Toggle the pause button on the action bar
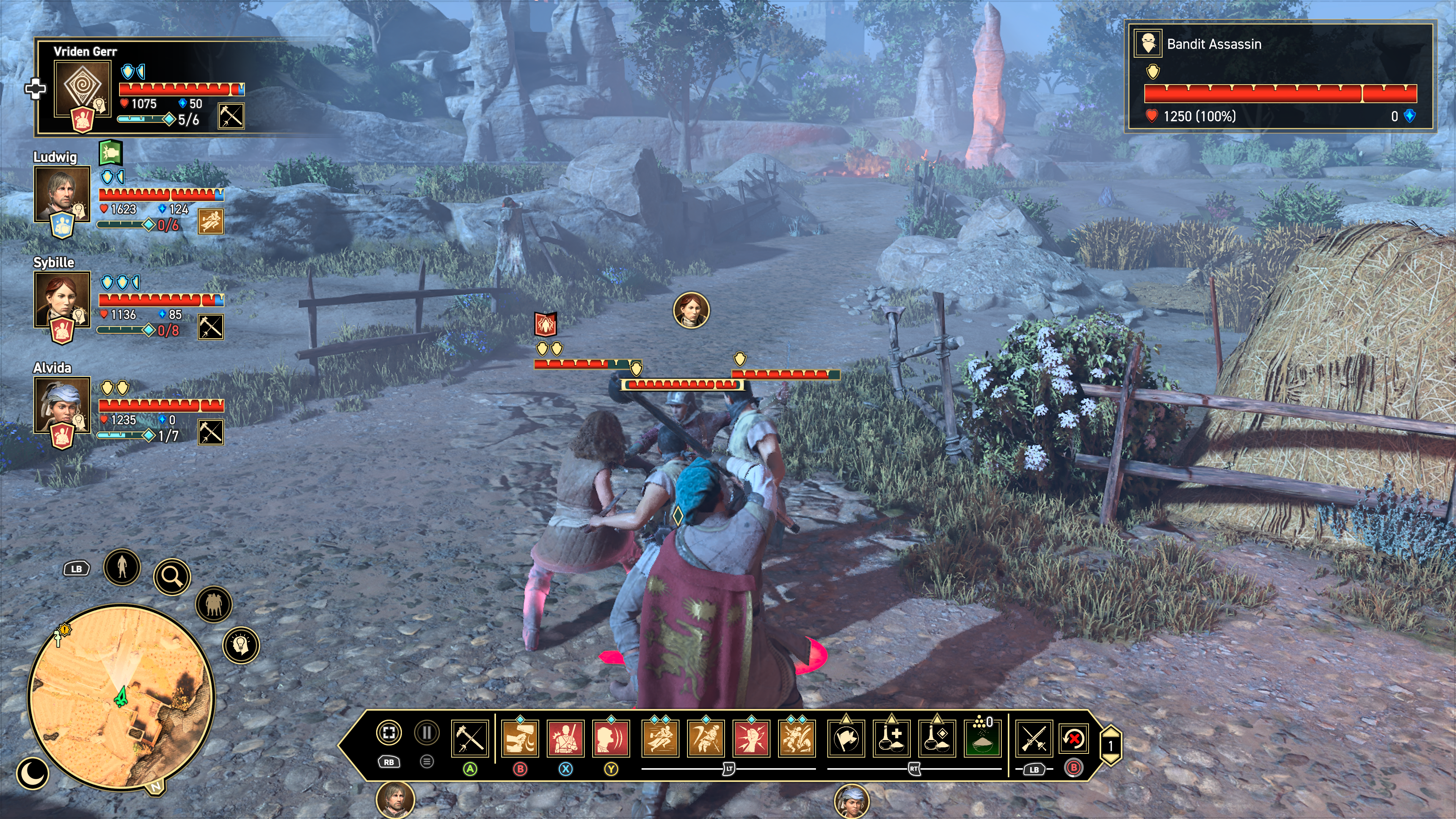This screenshot has height=819, width=1456. (x=427, y=733)
